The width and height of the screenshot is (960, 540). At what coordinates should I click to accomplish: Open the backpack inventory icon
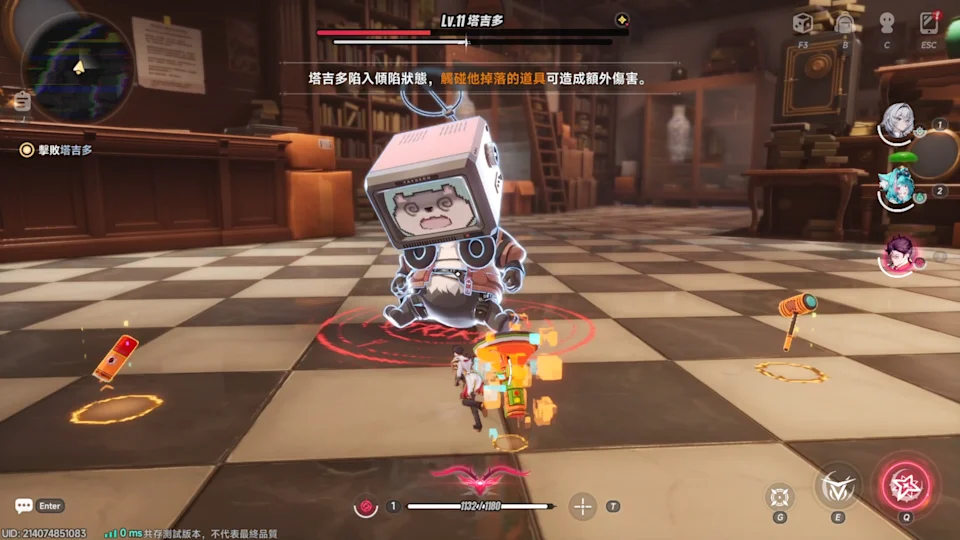[x=845, y=23]
